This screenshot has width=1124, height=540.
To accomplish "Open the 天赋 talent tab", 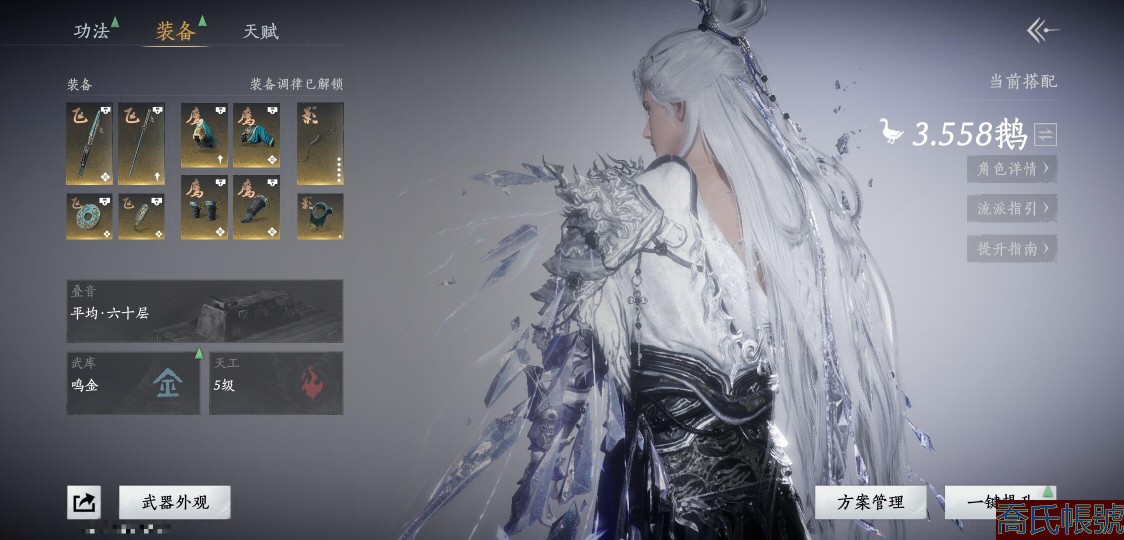I will (261, 31).
